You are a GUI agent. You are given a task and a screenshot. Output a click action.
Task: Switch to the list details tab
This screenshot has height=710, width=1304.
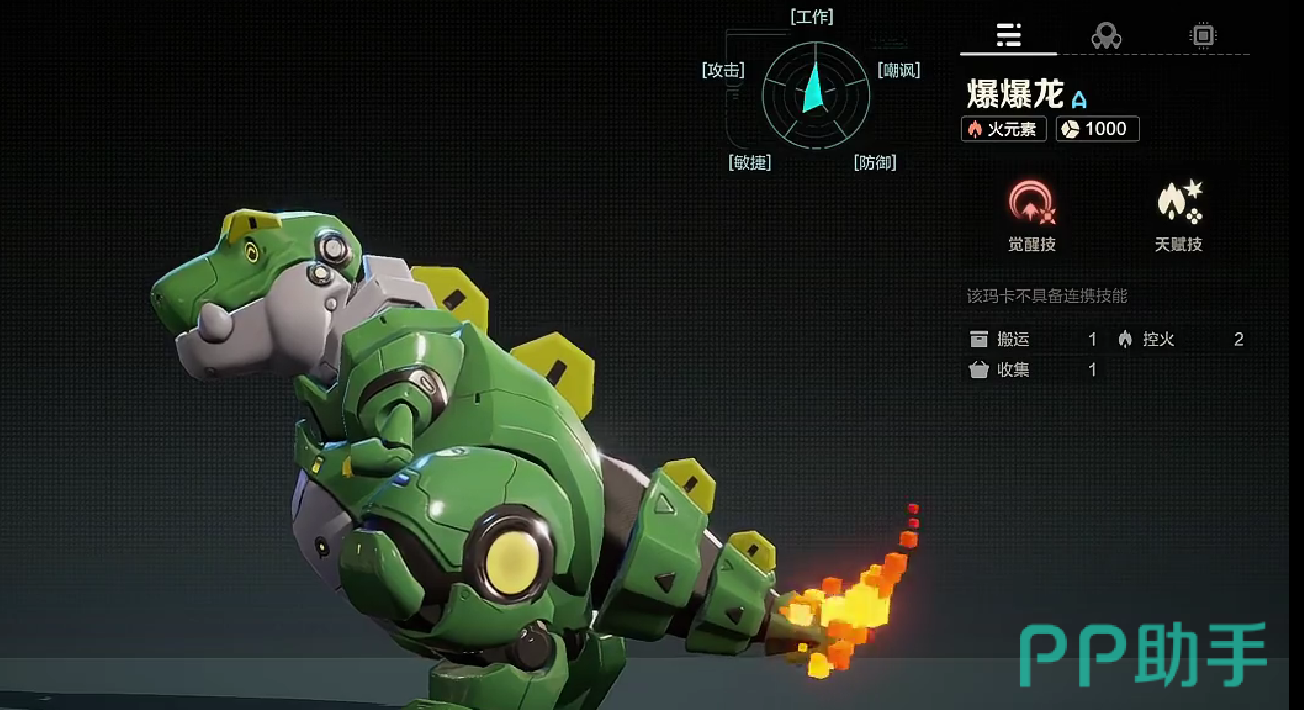1008,36
